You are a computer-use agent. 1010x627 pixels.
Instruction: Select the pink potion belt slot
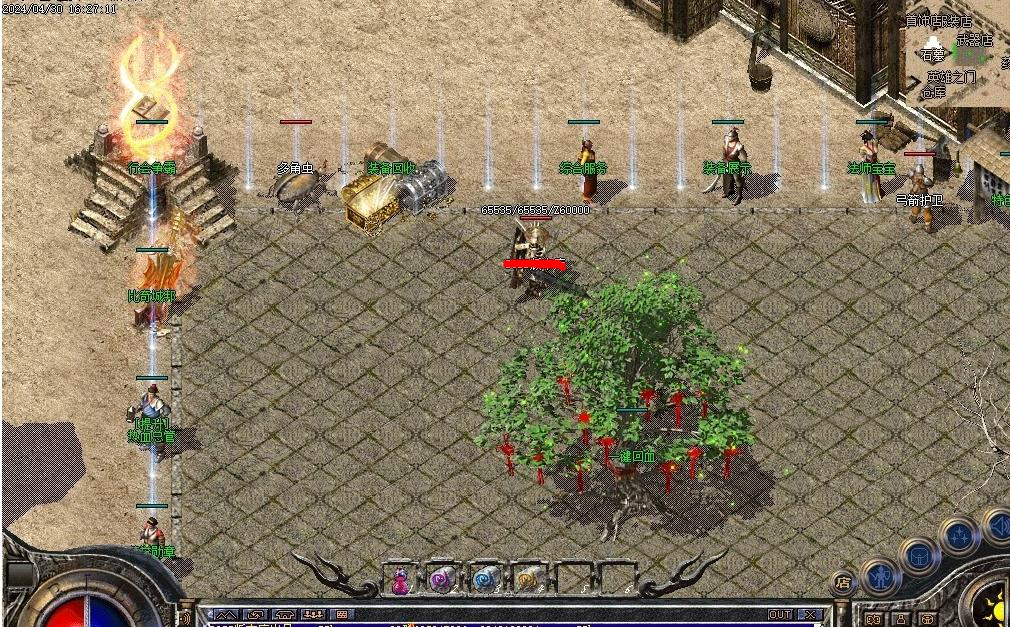point(401,579)
